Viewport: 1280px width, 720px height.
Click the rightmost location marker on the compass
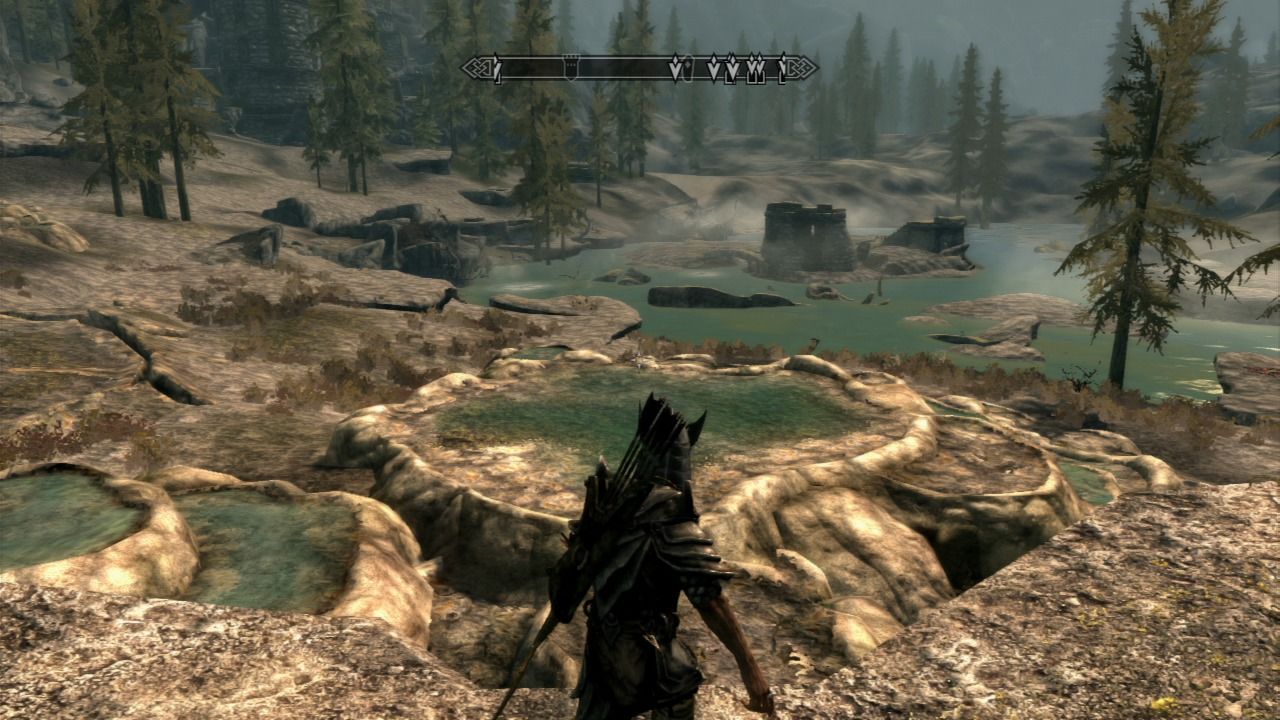click(x=781, y=64)
